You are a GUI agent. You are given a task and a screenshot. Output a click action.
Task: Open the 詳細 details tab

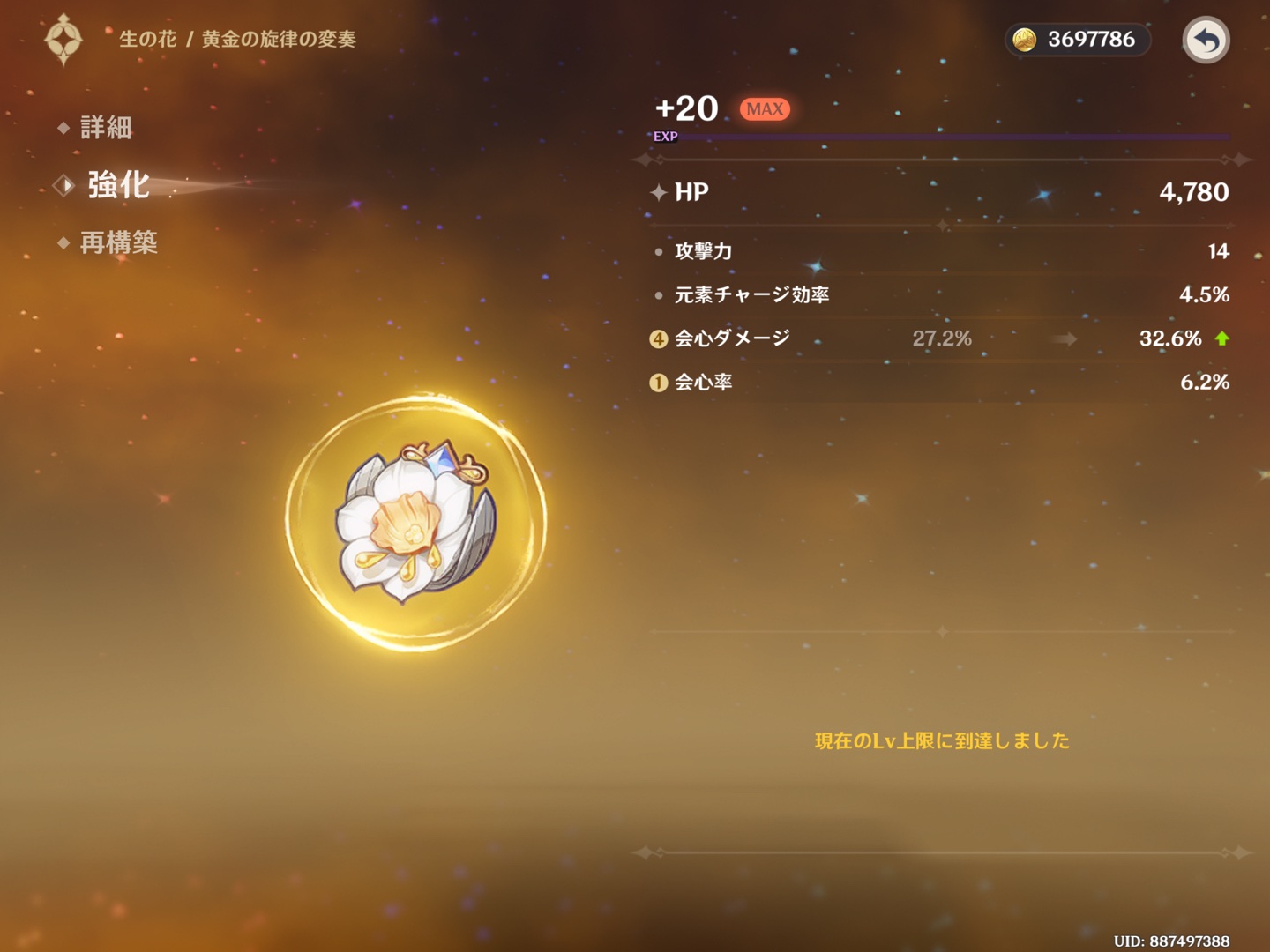105,128
